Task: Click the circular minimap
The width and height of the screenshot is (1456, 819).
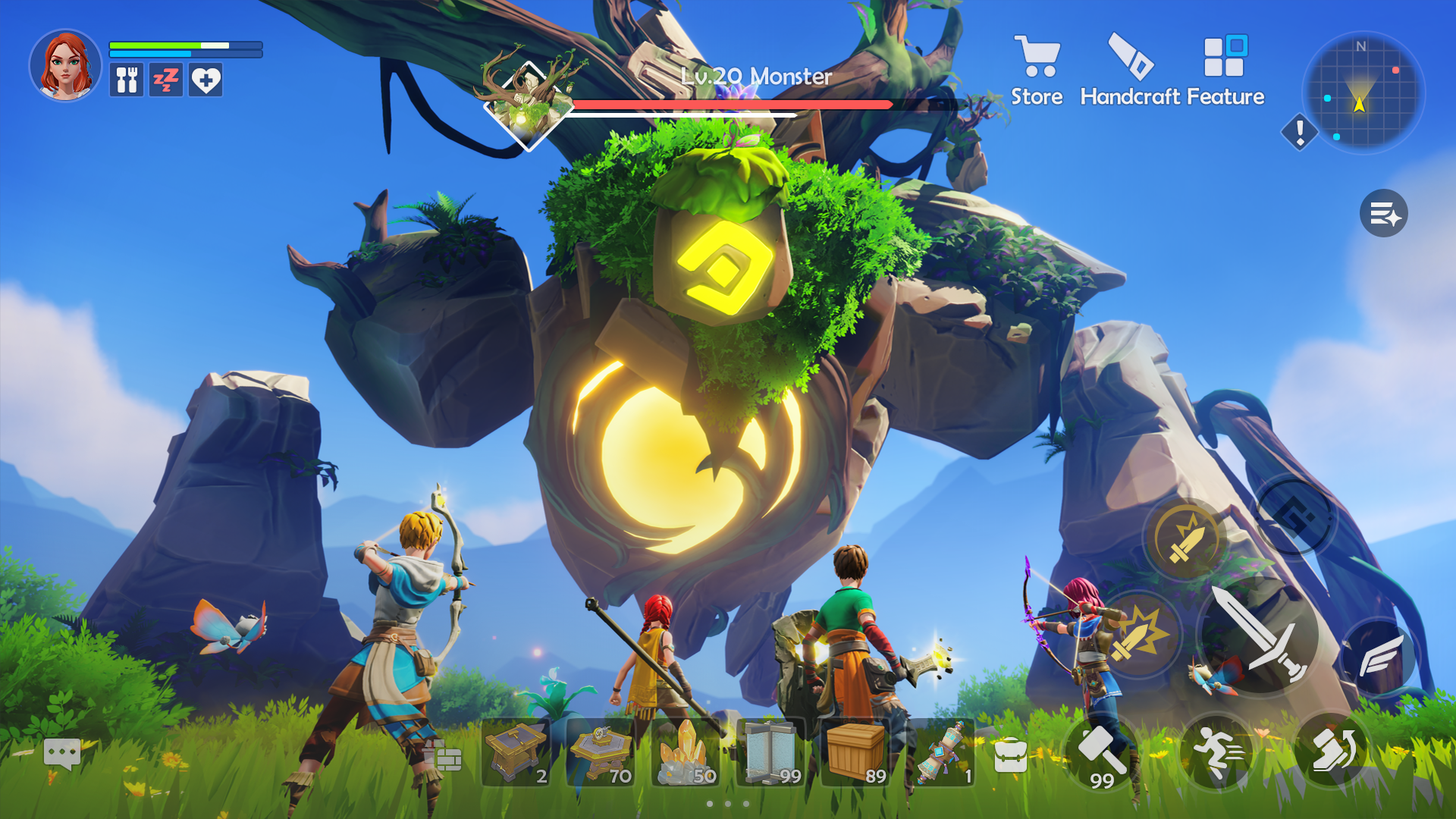Action: click(x=1363, y=93)
